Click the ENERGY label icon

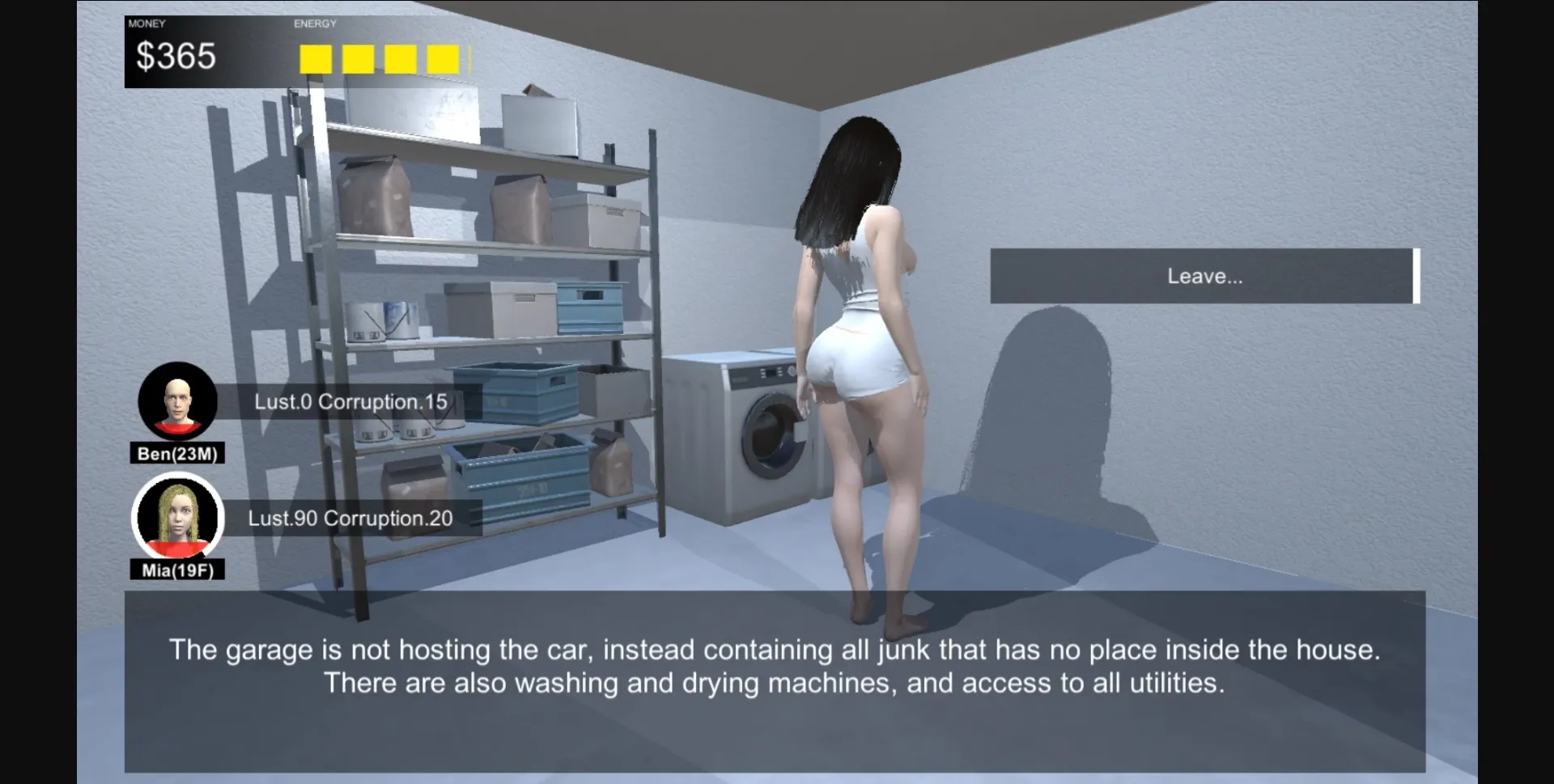click(x=316, y=23)
